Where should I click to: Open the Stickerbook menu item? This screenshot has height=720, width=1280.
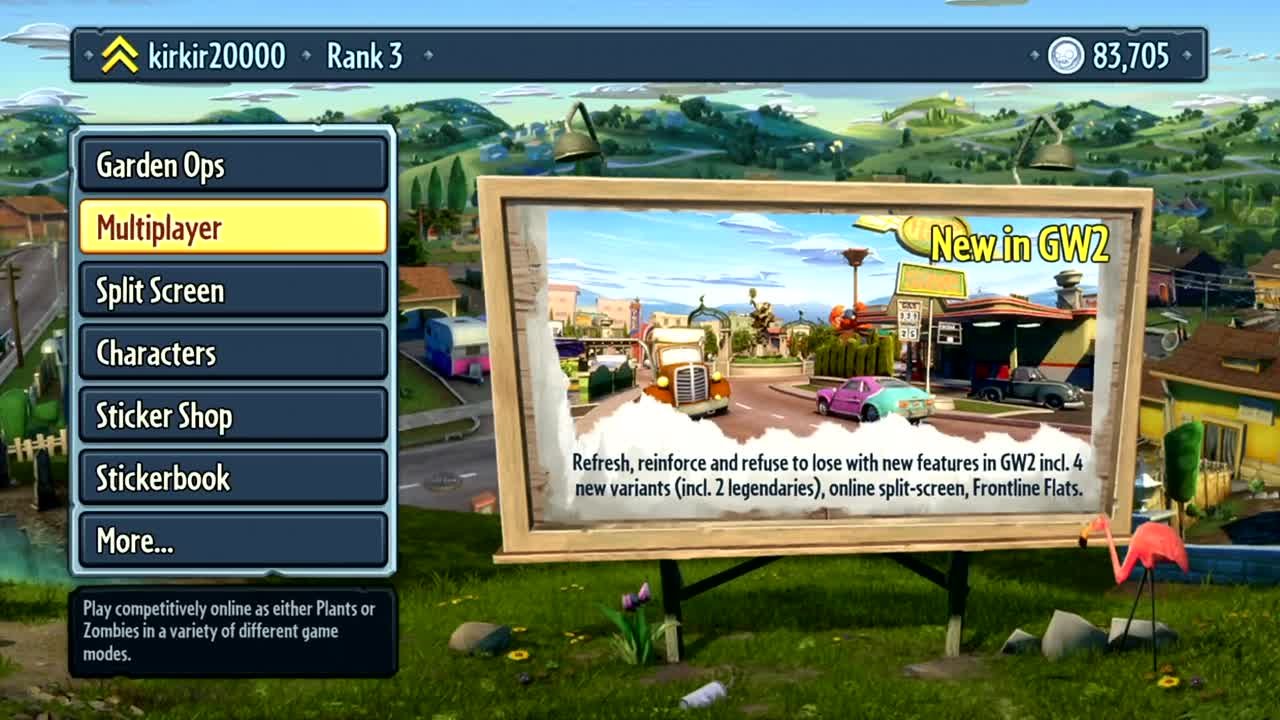(x=232, y=478)
